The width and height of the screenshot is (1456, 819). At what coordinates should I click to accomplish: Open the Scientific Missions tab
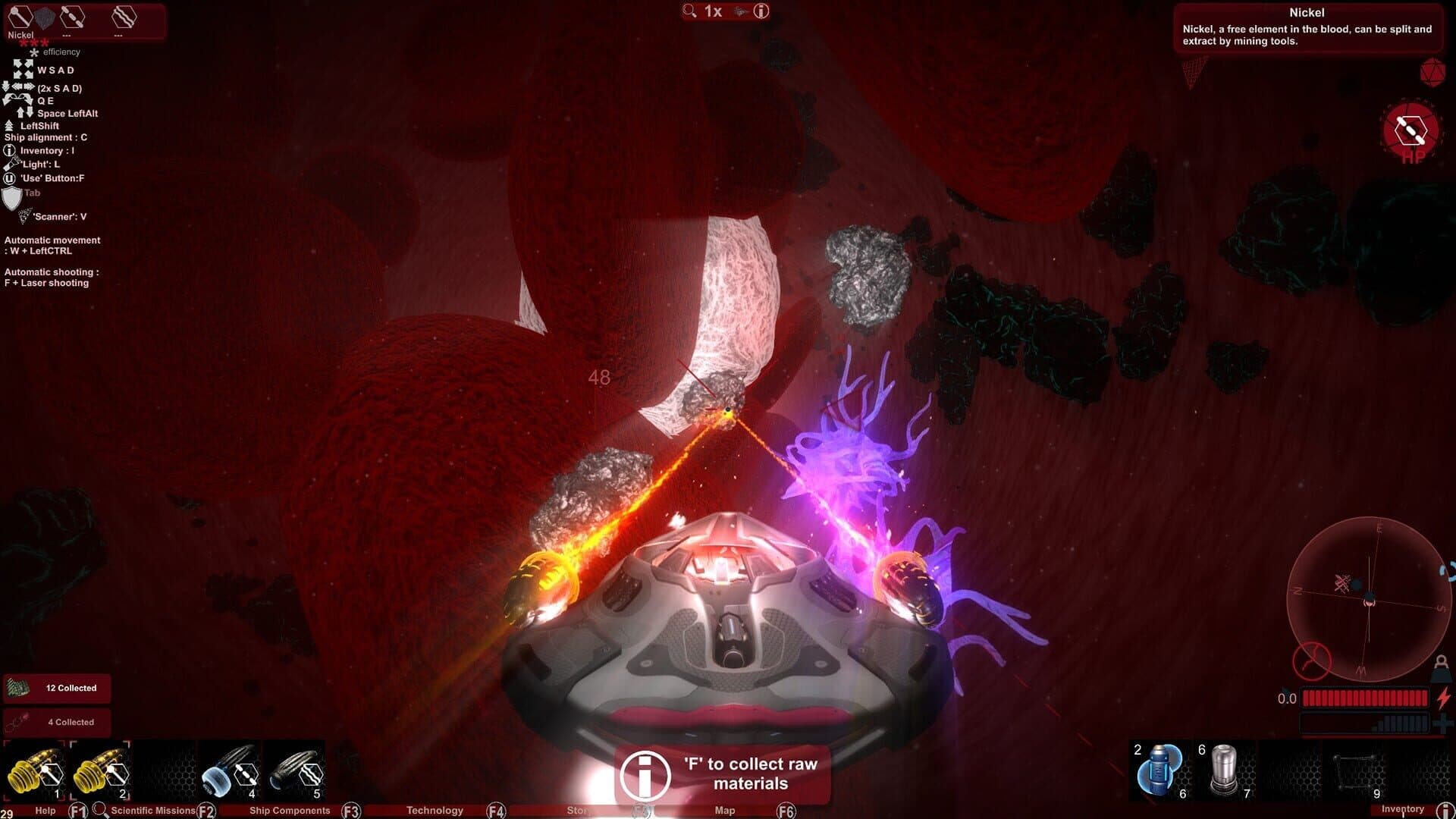[x=152, y=811]
